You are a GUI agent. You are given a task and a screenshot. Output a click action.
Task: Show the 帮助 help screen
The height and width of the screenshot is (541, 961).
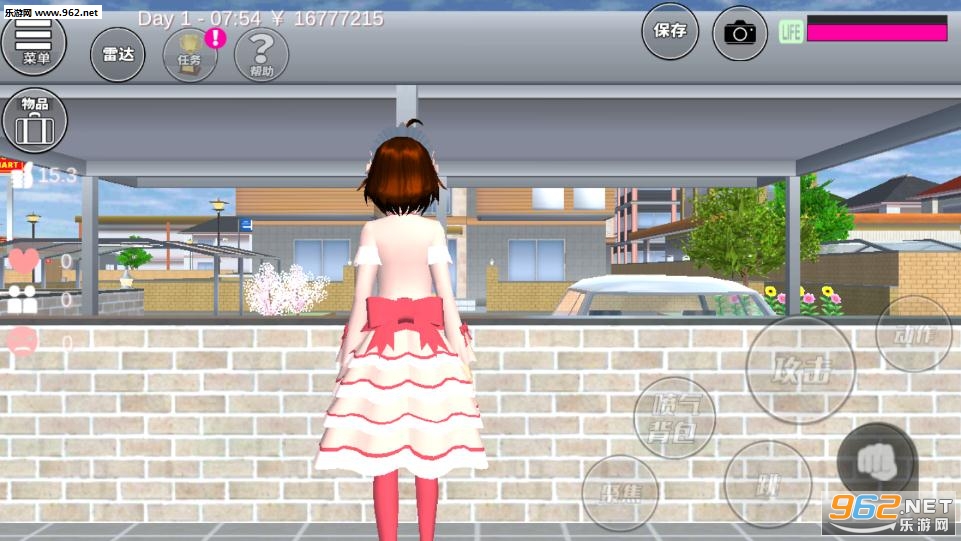[x=261, y=54]
